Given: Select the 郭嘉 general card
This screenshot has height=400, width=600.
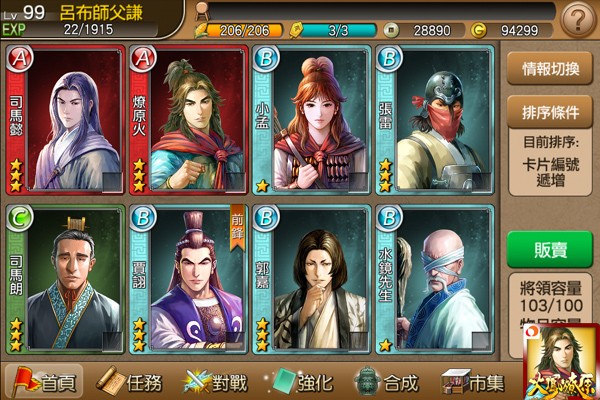Looking at the screenshot, I should (311, 280).
